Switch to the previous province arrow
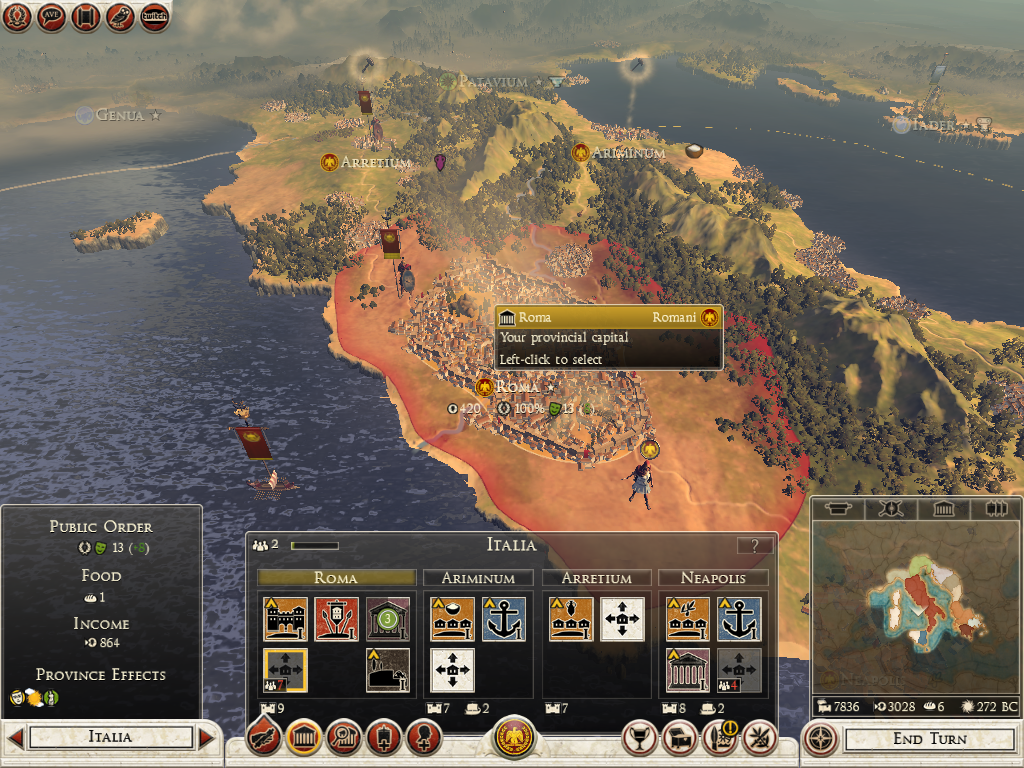Screen dimensions: 1024x768 click(15, 738)
